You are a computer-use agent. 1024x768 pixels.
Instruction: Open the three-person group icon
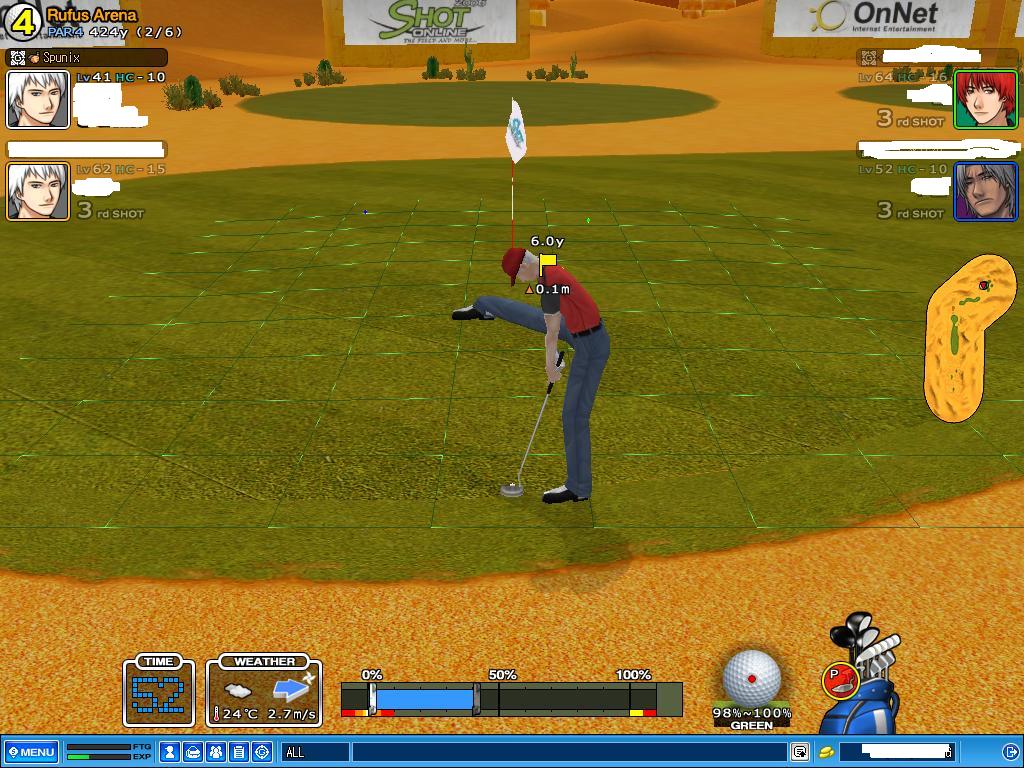[x=216, y=752]
